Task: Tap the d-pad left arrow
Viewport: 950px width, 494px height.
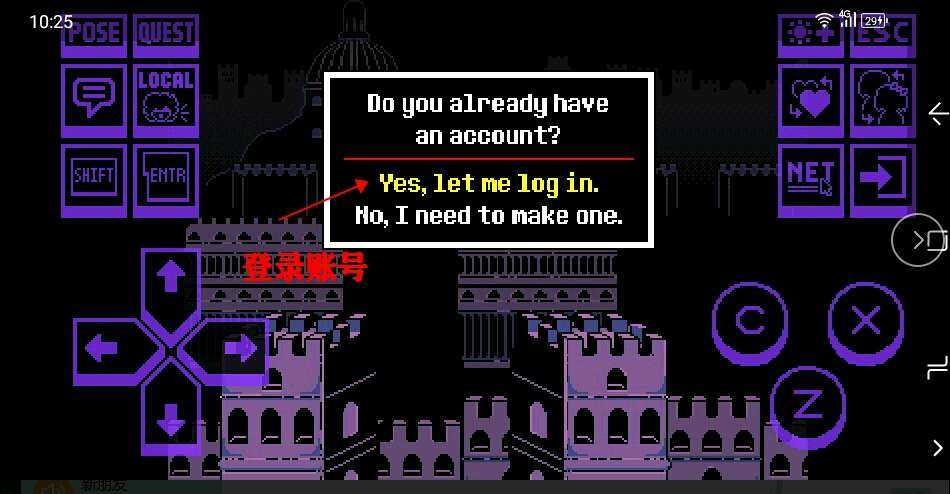Action: pyautogui.click(x=105, y=349)
